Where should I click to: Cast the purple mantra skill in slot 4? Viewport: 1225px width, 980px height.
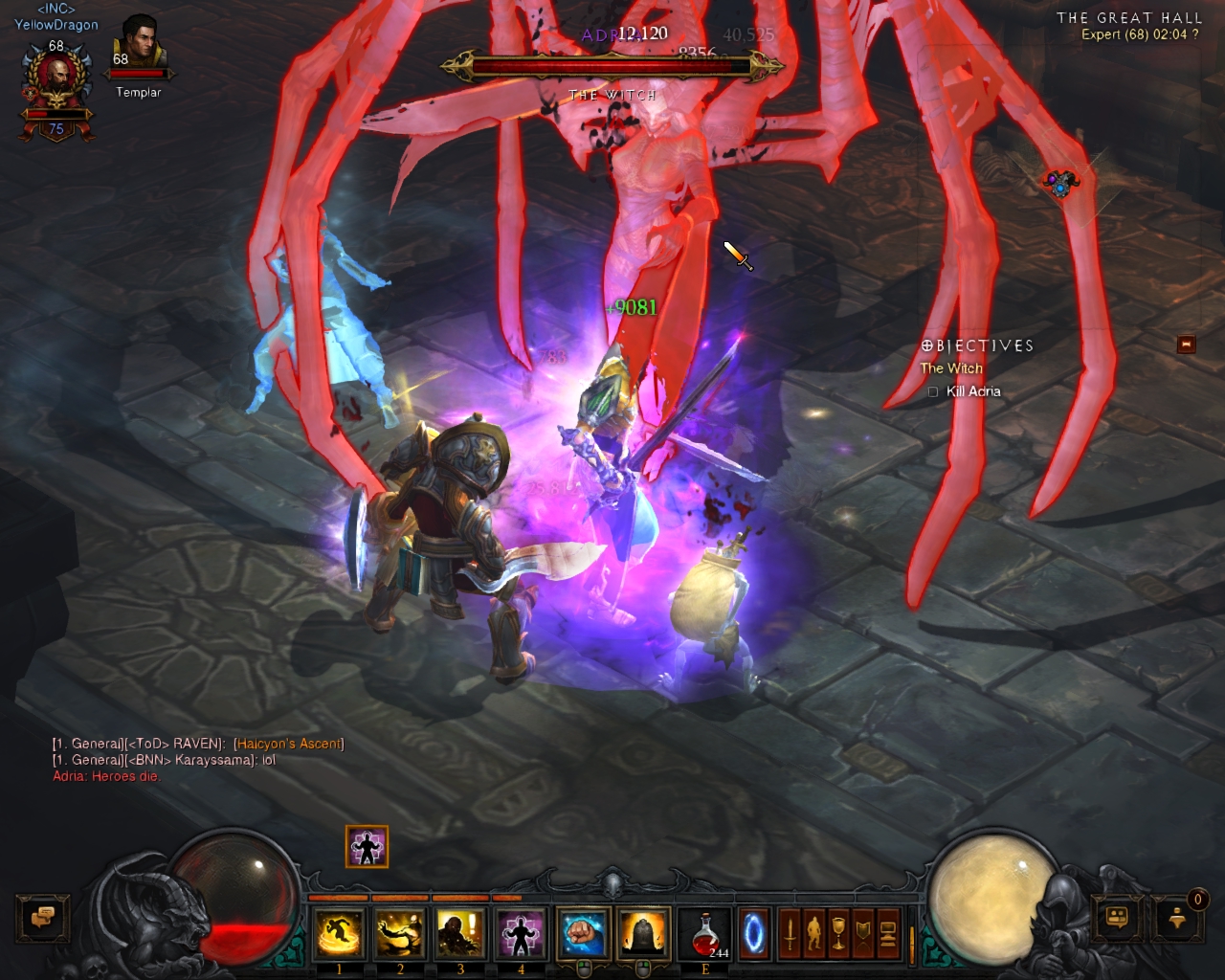[520, 933]
